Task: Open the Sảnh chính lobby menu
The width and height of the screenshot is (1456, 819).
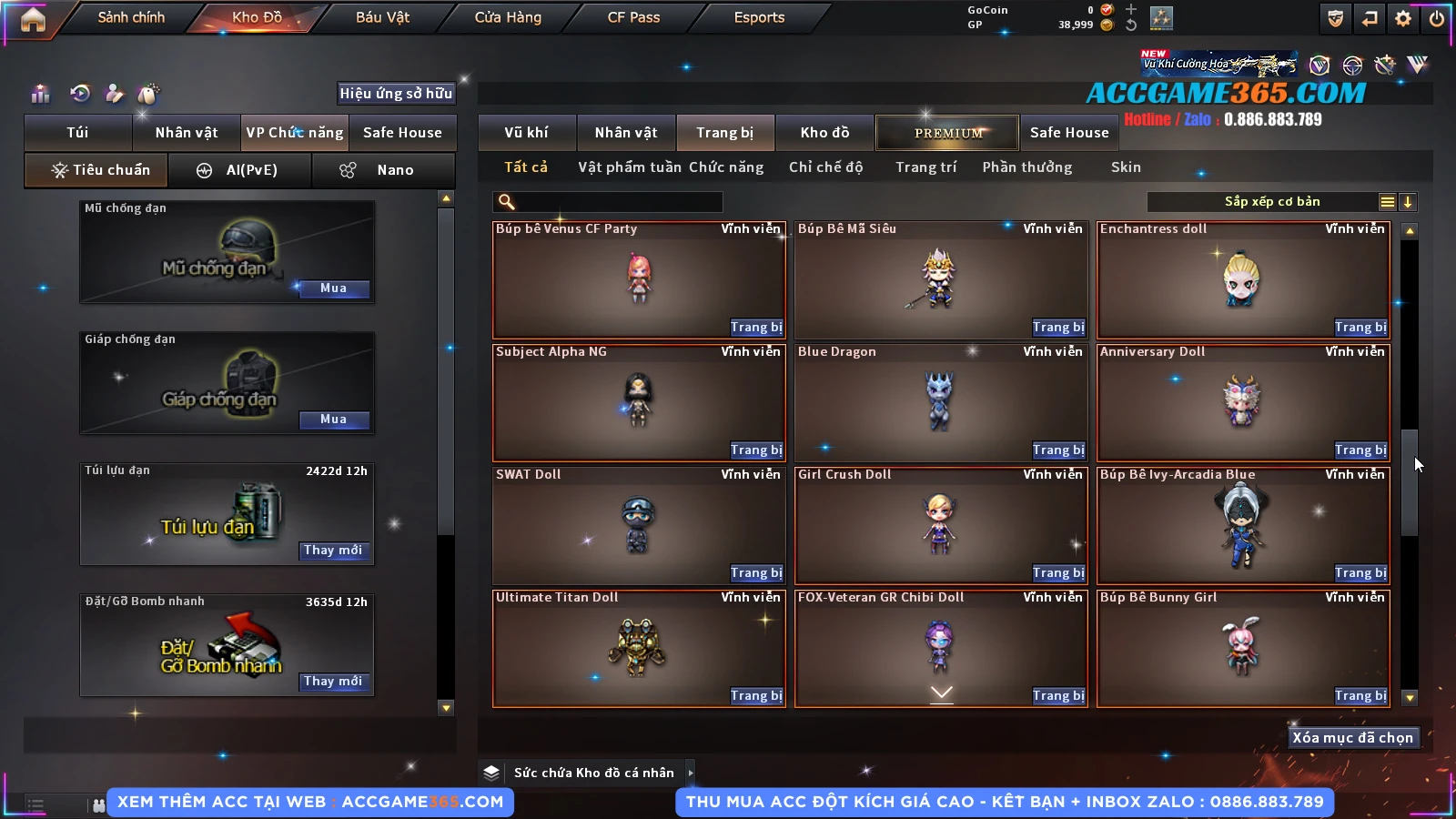Action: point(131,17)
